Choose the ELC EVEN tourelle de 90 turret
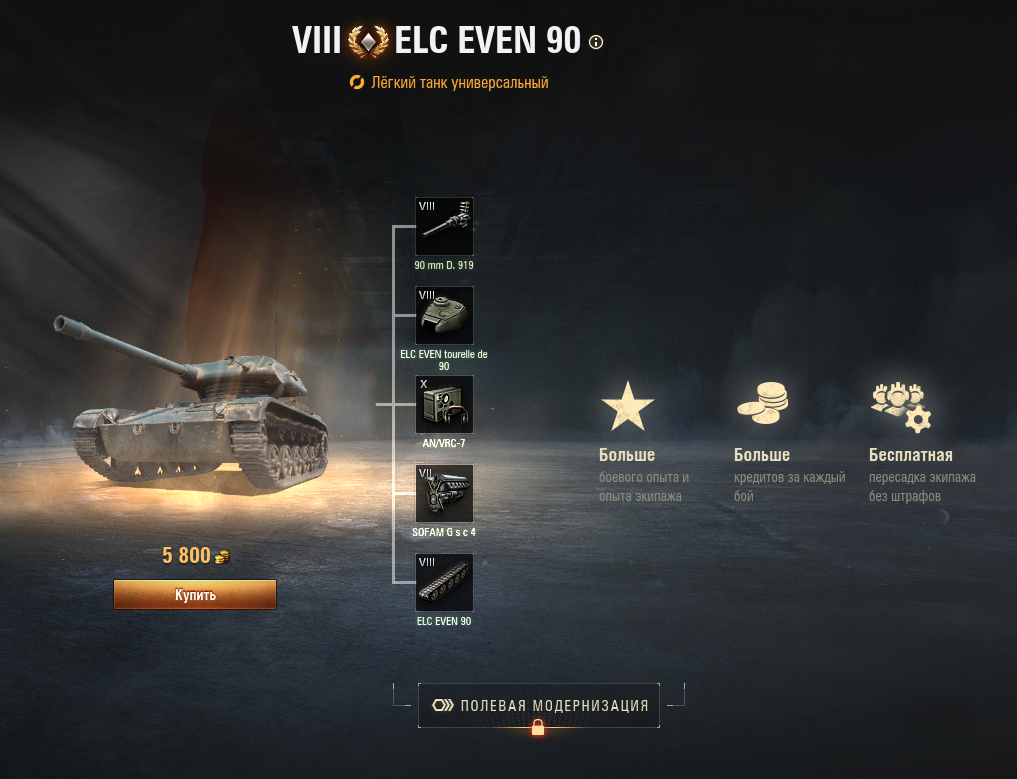 tap(444, 315)
